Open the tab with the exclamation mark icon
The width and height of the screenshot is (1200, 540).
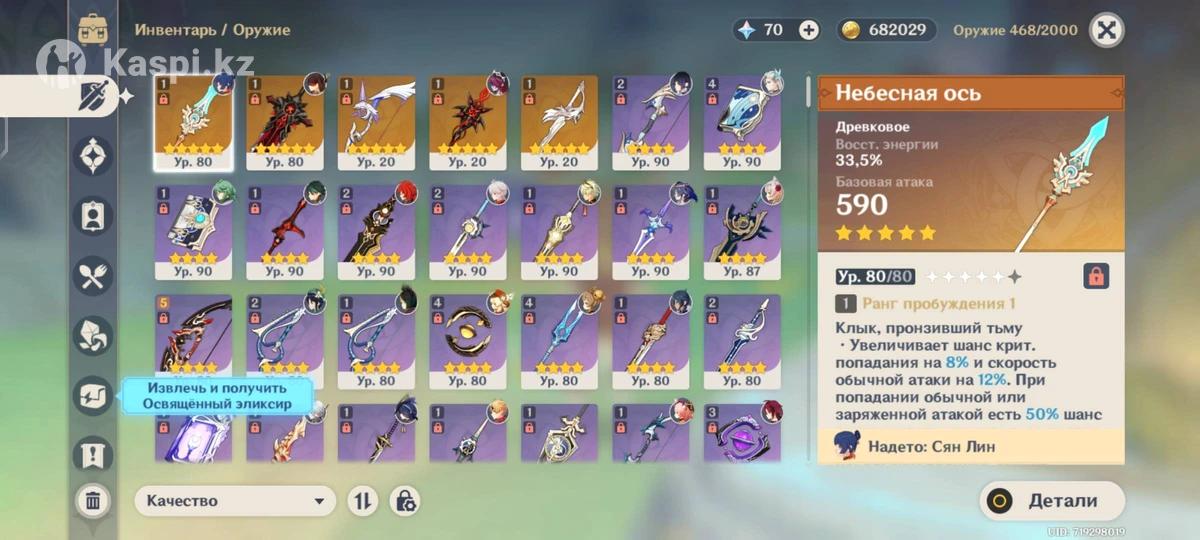pos(93,455)
